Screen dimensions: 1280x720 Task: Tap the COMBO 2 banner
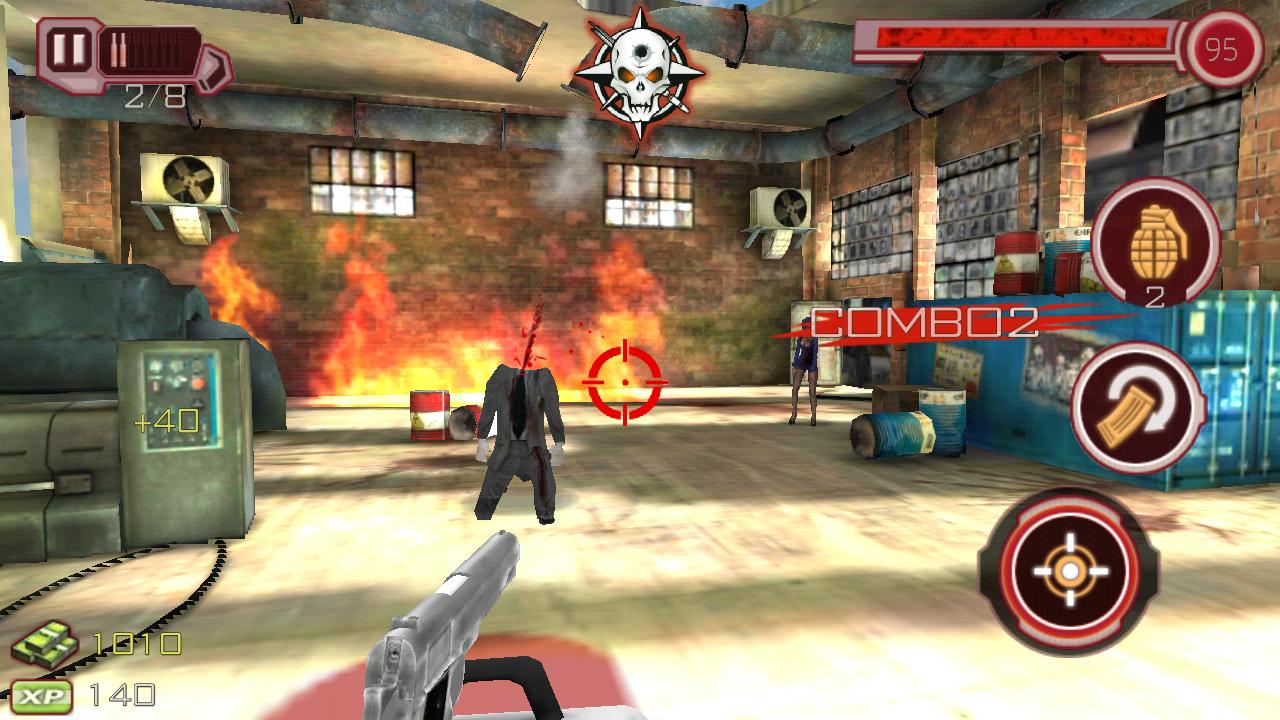point(925,325)
